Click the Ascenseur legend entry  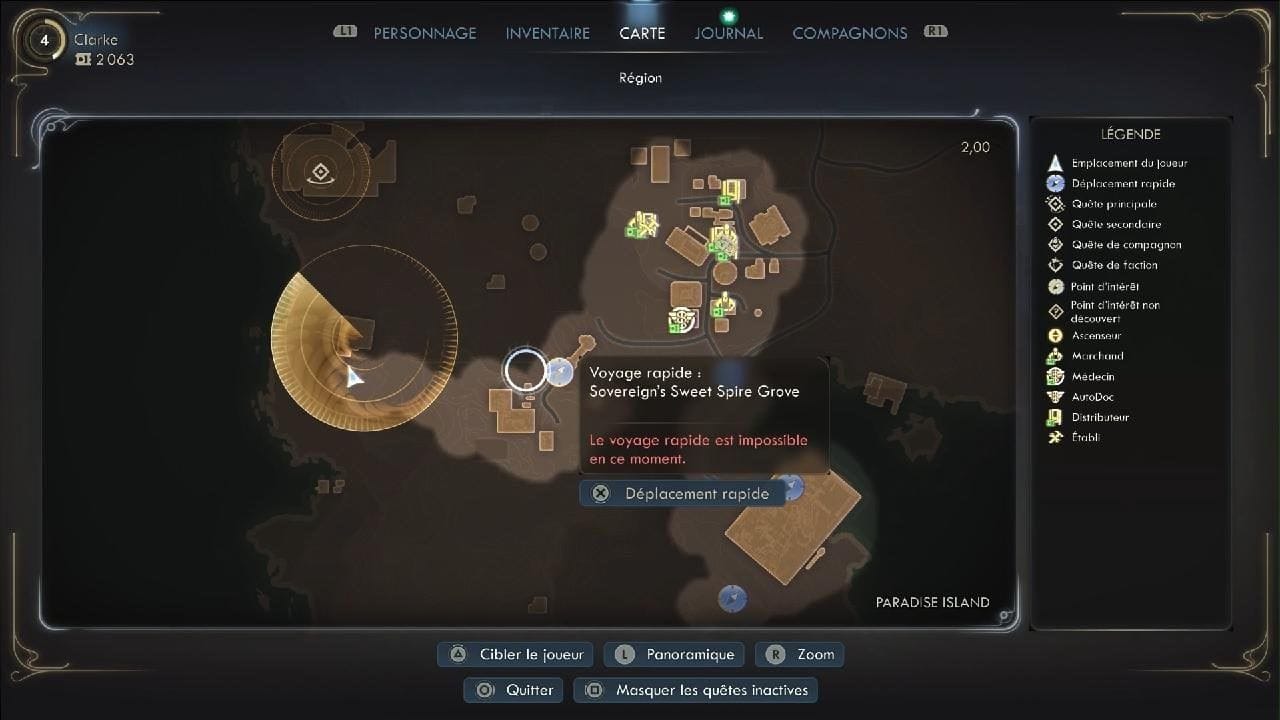point(1095,336)
